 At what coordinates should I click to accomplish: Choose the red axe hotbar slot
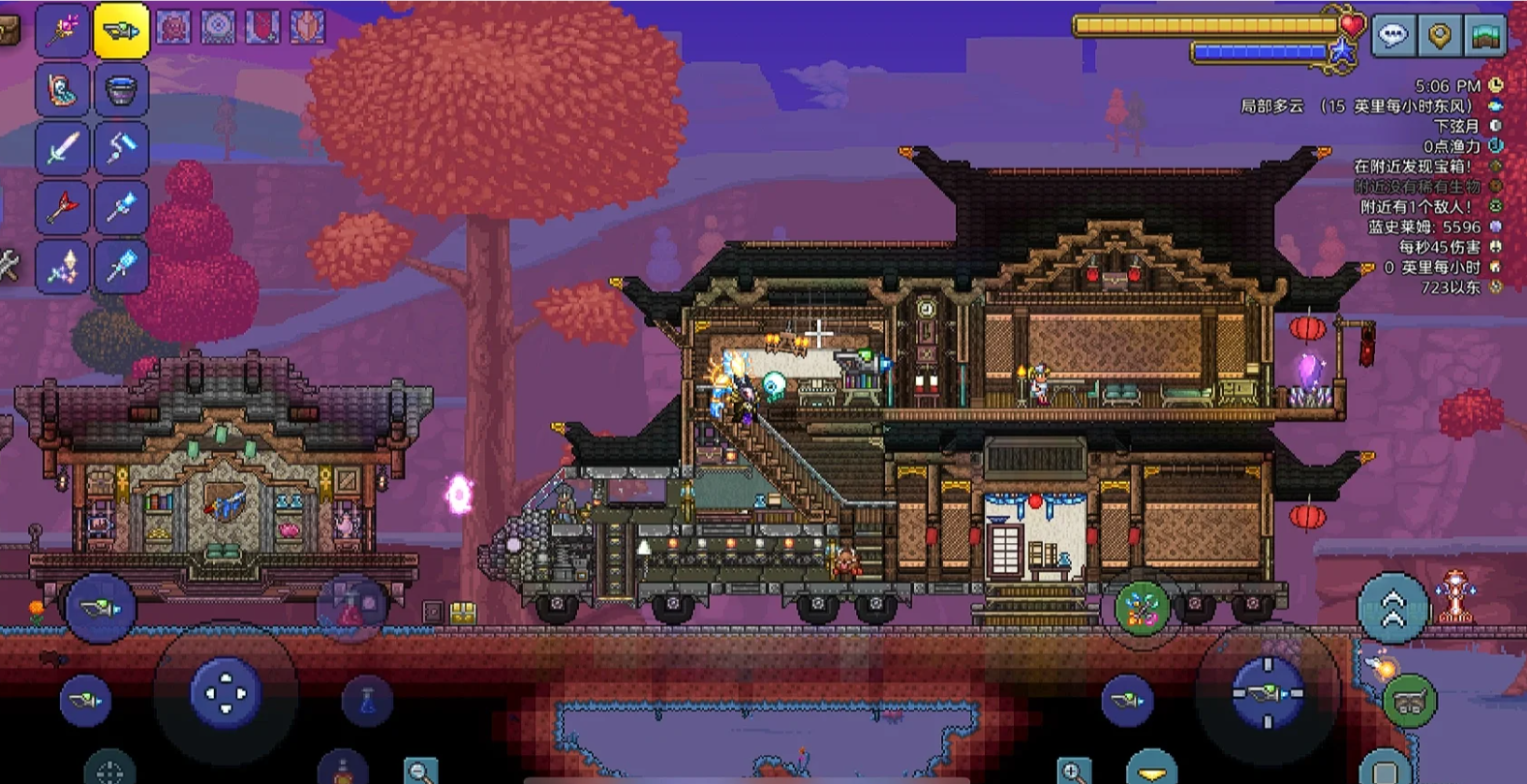(64, 207)
